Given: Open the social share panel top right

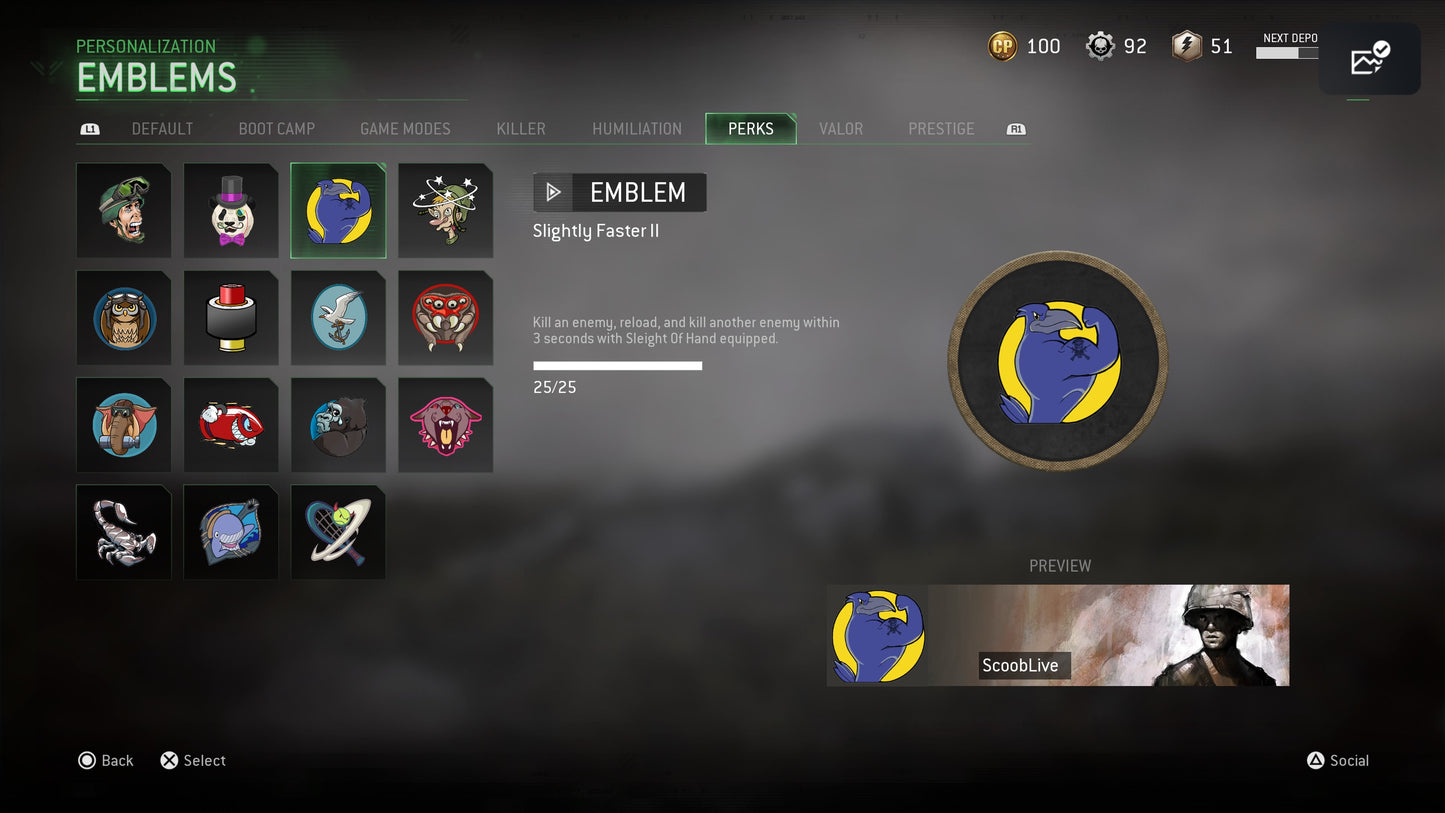Looking at the screenshot, I should point(1369,59).
